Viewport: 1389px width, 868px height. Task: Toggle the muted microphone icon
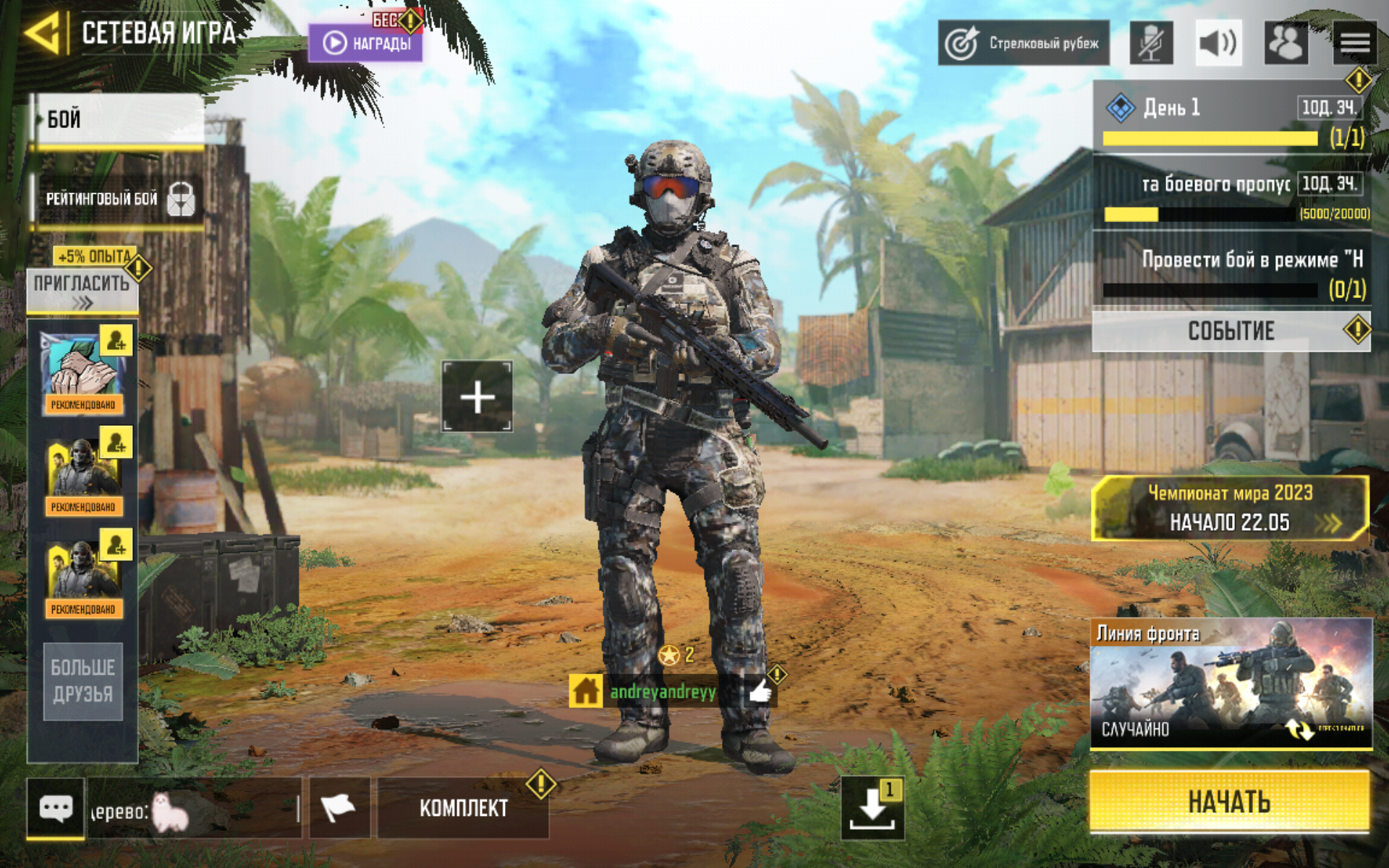(1151, 43)
